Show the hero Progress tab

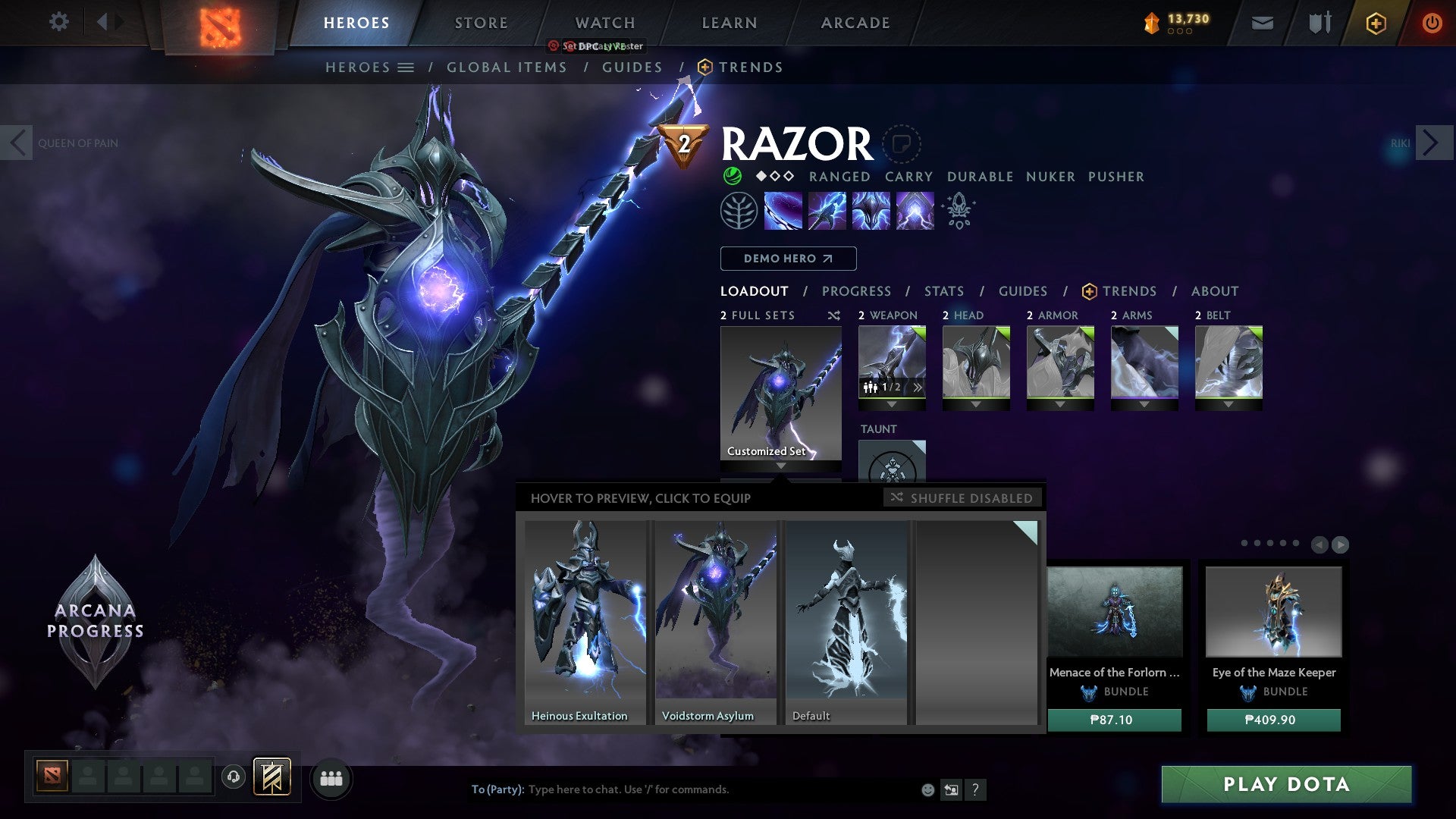click(856, 291)
